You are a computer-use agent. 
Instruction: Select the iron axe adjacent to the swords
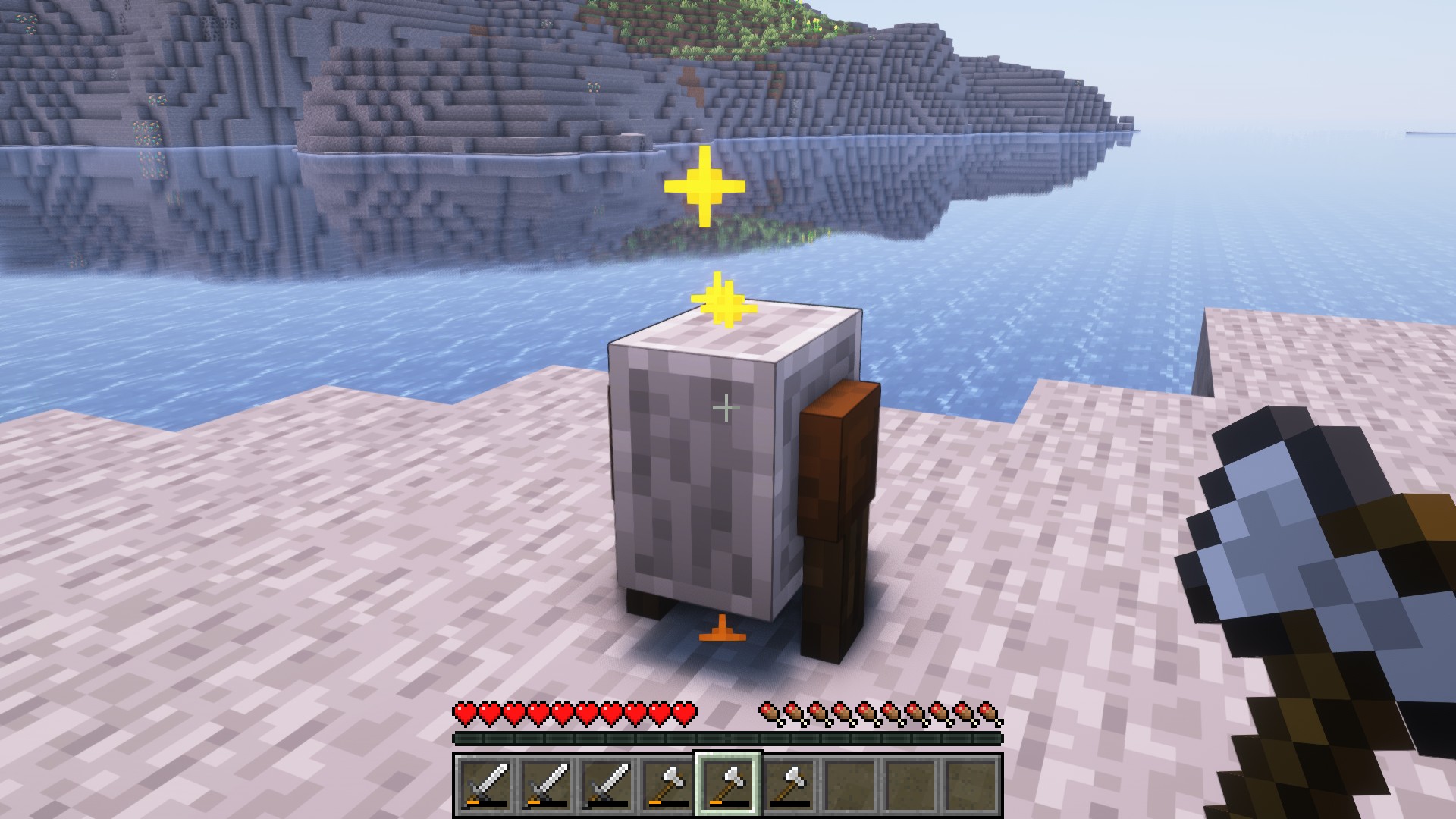[667, 784]
